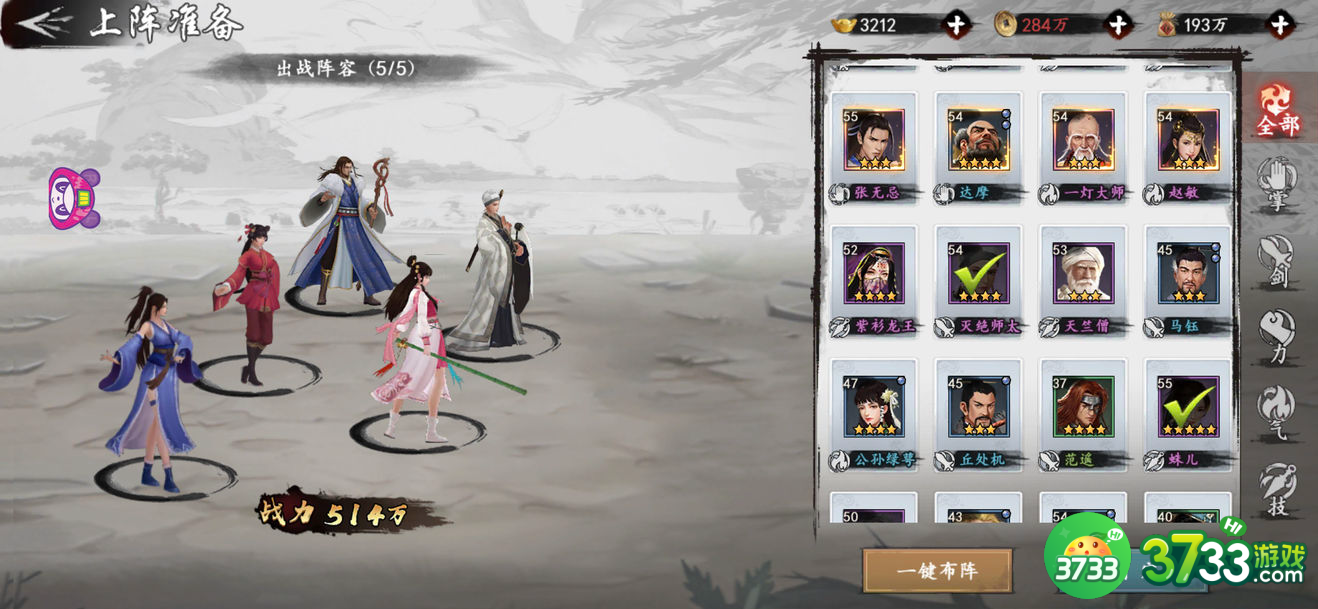Tap the plus next to 284万 coins

coord(1118,24)
